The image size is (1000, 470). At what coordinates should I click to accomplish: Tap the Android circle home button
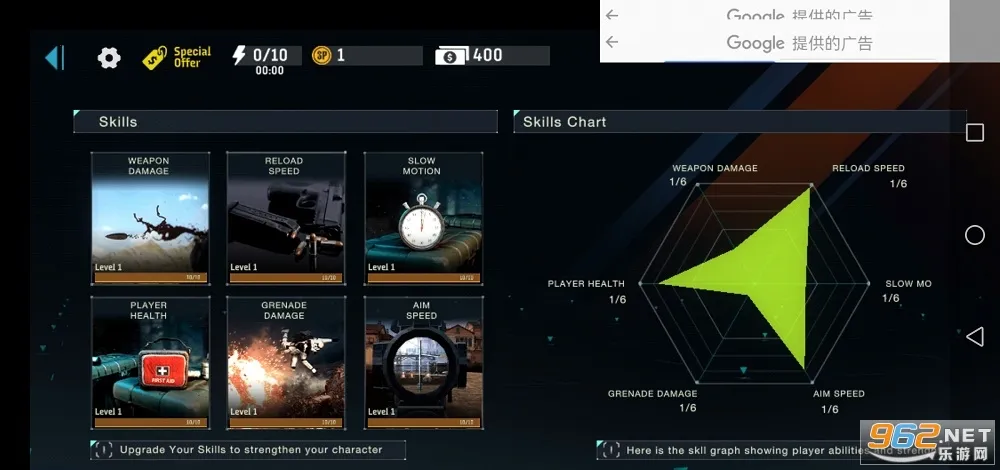coord(974,235)
